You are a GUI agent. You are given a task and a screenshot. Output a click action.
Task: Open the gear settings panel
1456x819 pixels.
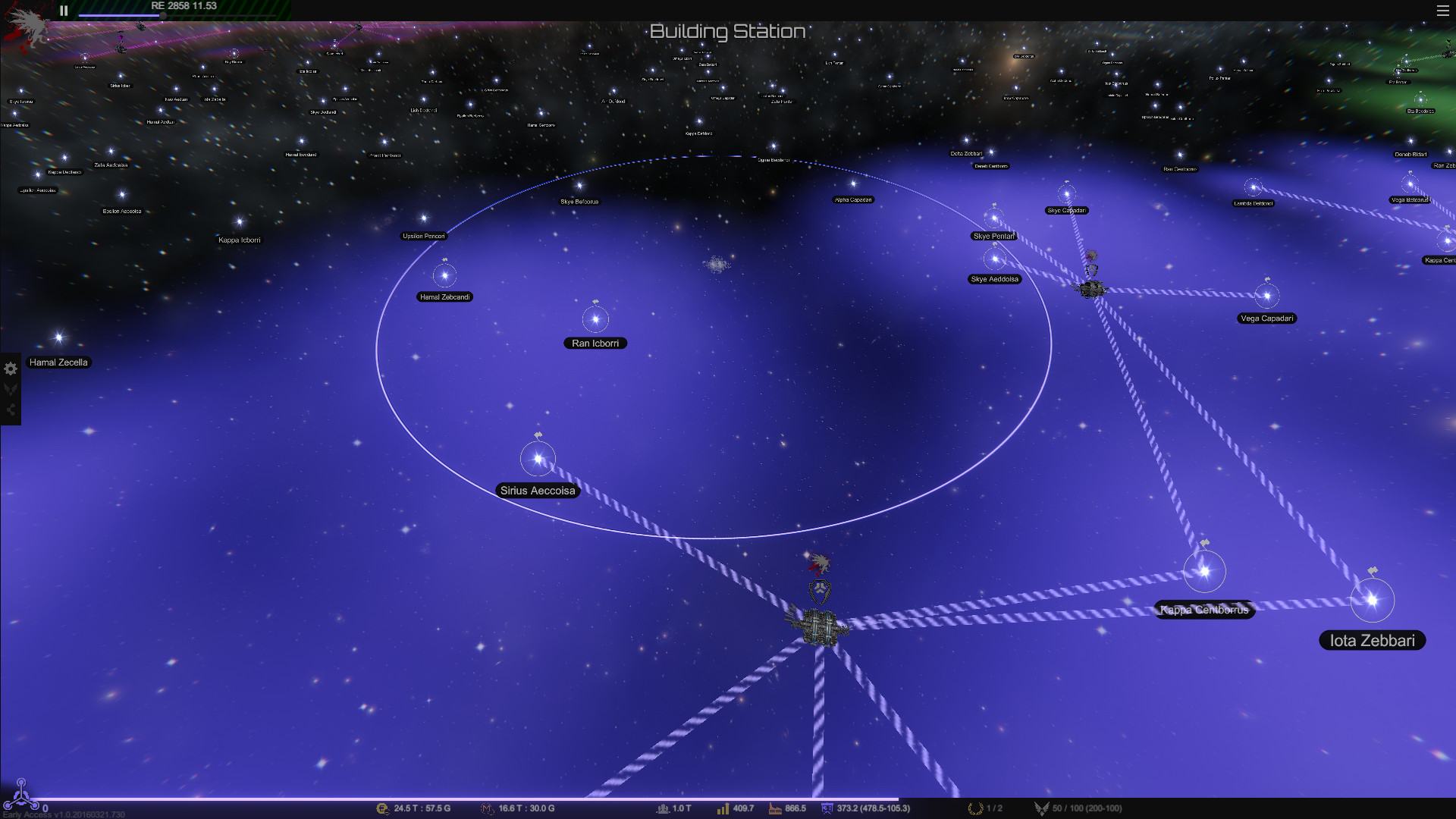11,369
